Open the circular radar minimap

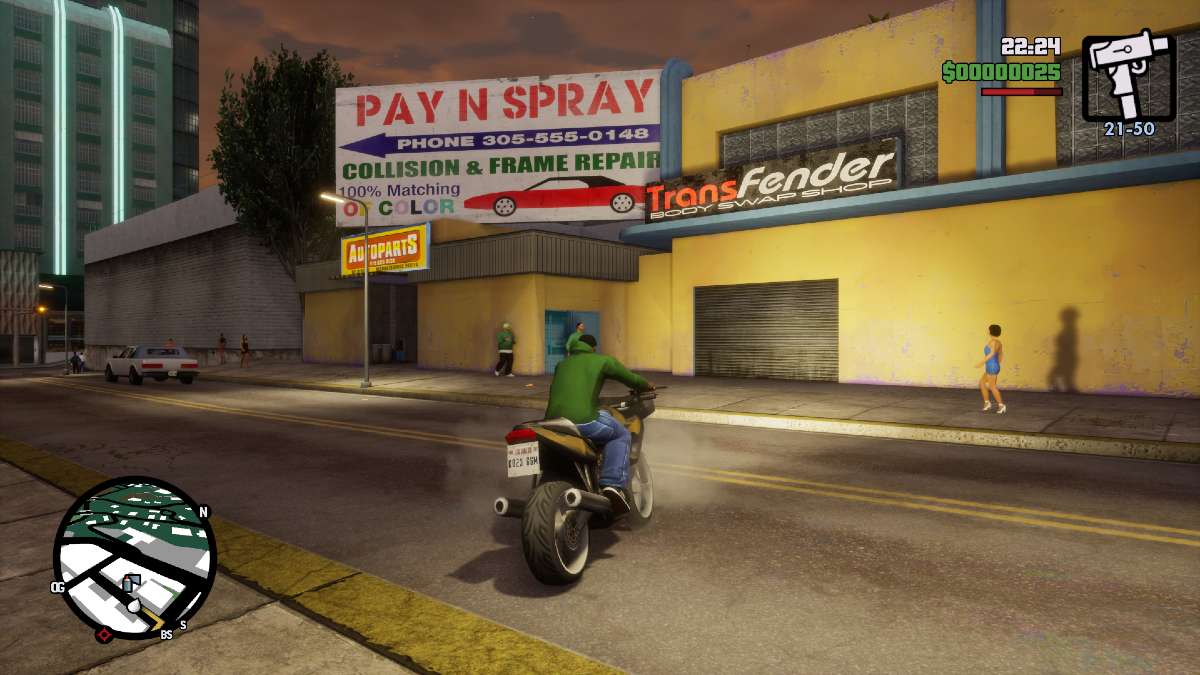tap(134, 557)
